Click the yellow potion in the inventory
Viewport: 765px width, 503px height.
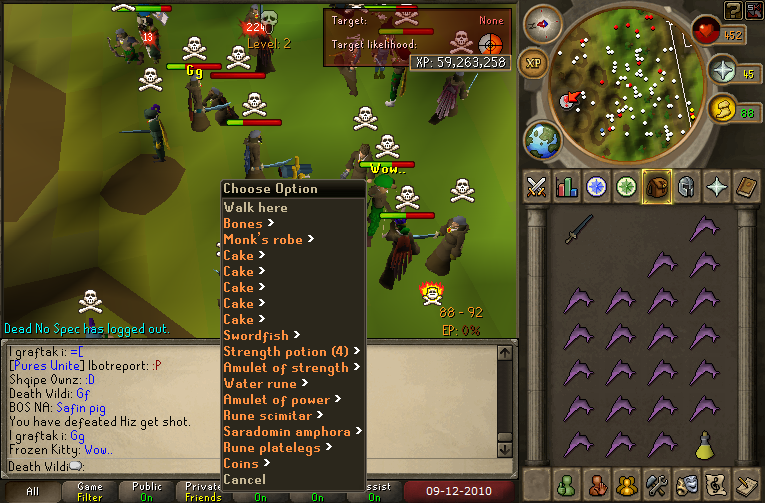[x=704, y=443]
